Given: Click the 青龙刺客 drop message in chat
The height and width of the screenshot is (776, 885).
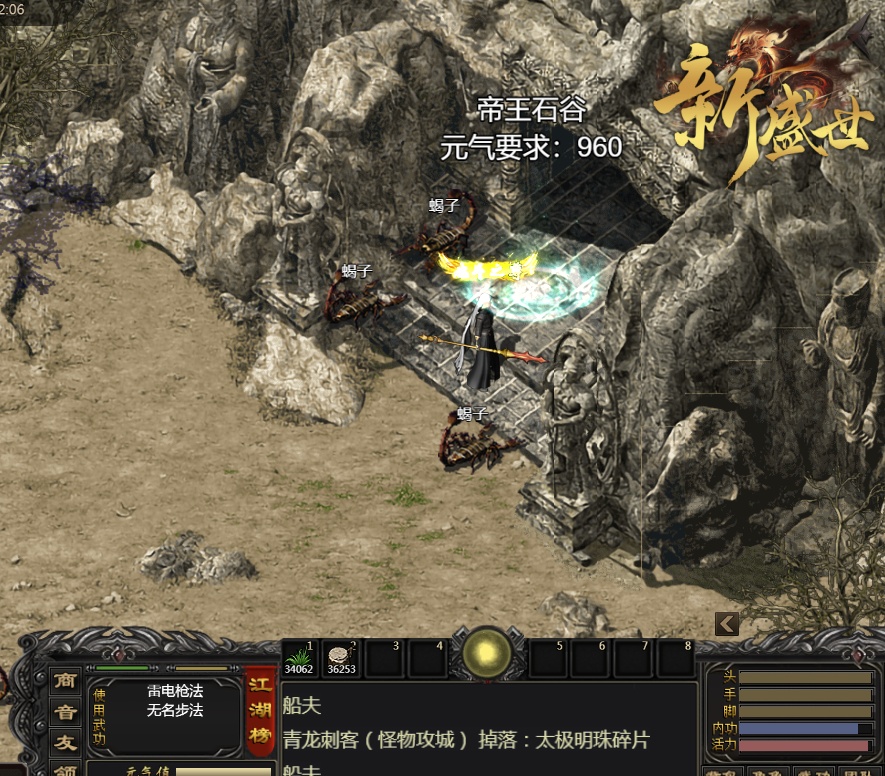Looking at the screenshot, I should [x=464, y=740].
